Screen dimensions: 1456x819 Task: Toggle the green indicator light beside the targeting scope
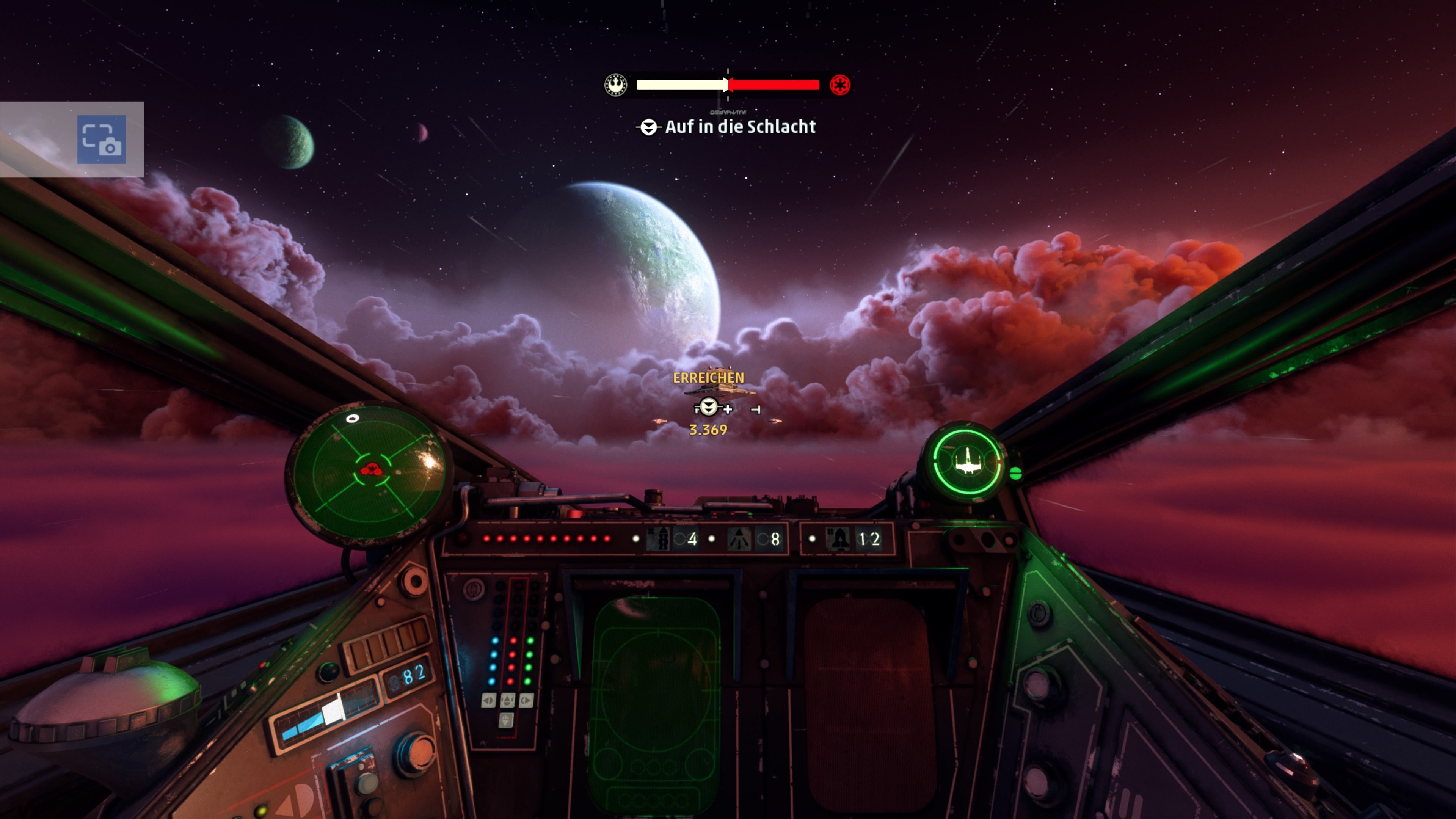pyautogui.click(x=1016, y=474)
